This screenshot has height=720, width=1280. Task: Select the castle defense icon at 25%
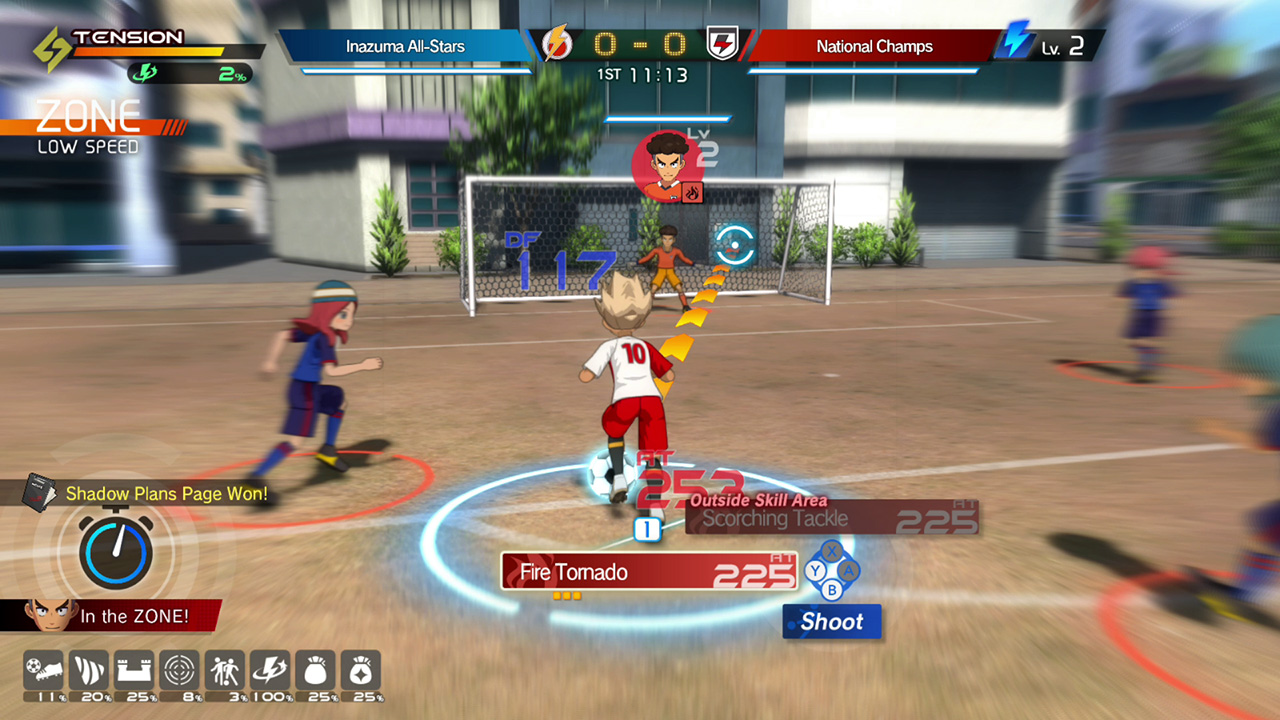coord(133,668)
